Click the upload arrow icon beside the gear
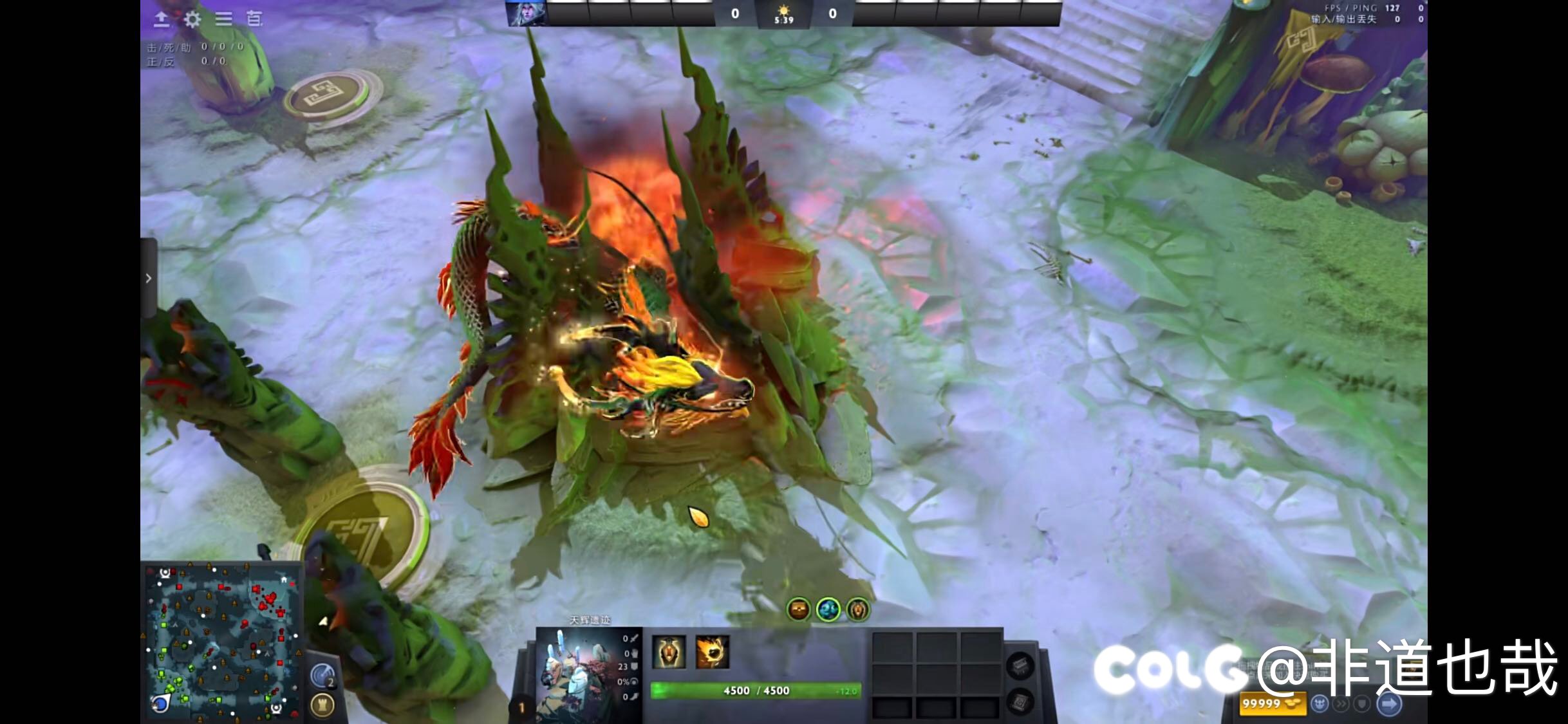Image resolution: width=1568 pixels, height=724 pixels. pos(162,19)
